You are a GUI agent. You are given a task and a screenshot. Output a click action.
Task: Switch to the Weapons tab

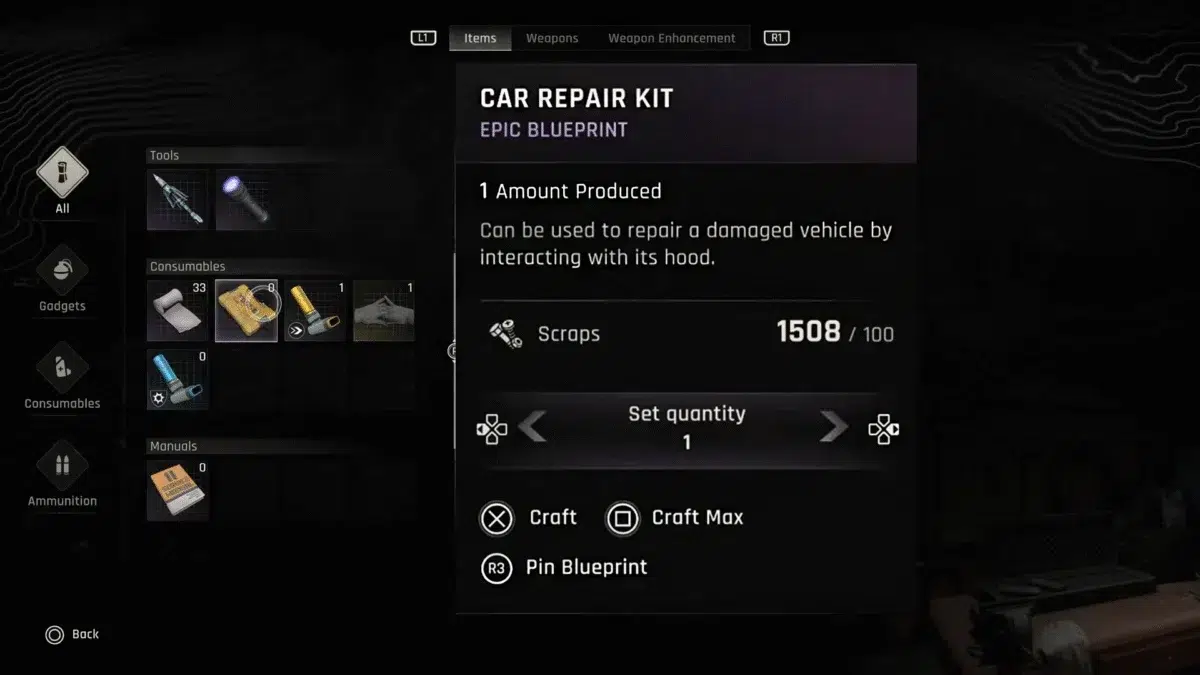tap(552, 38)
